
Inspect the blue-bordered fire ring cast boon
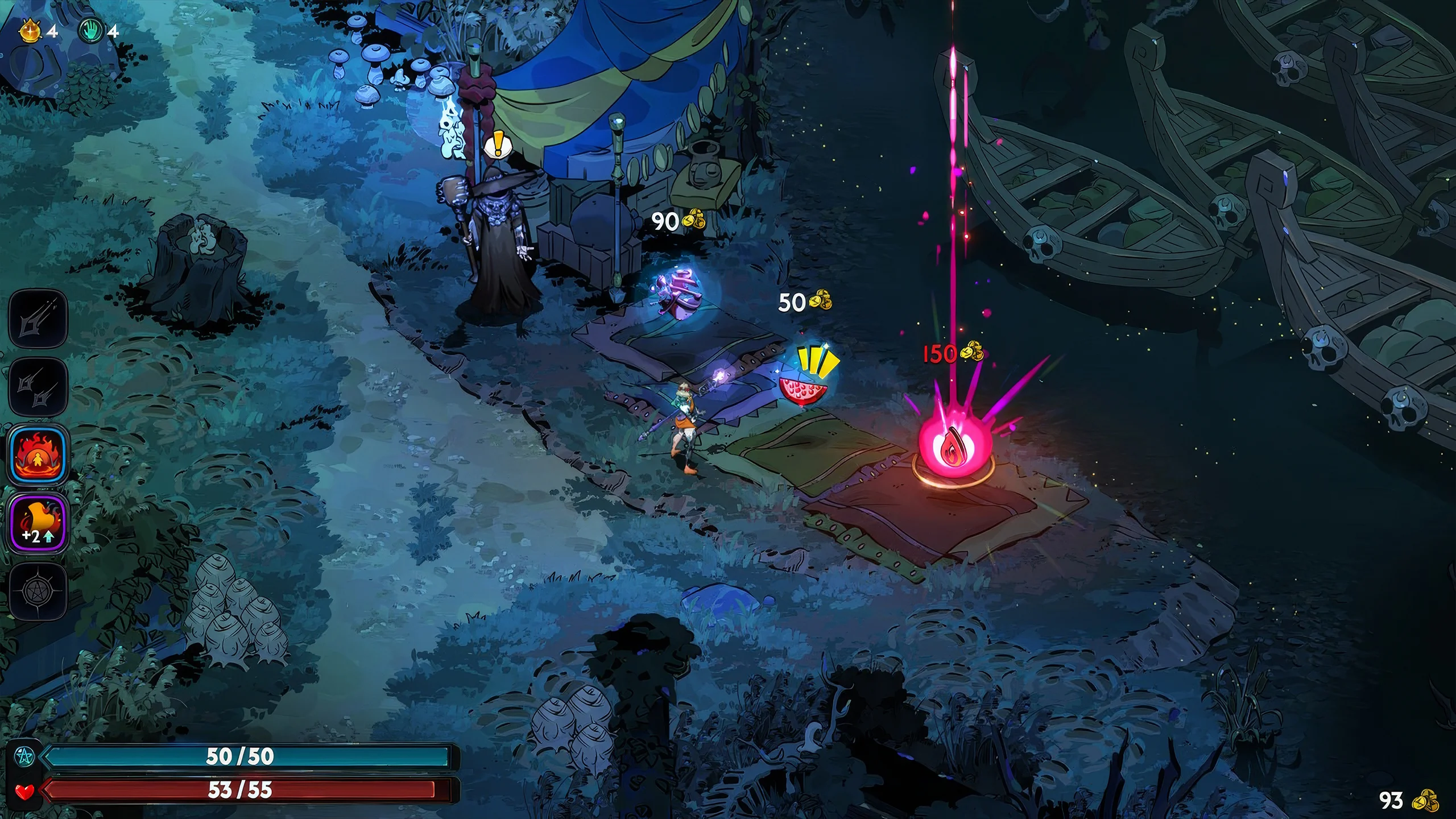[x=38, y=455]
